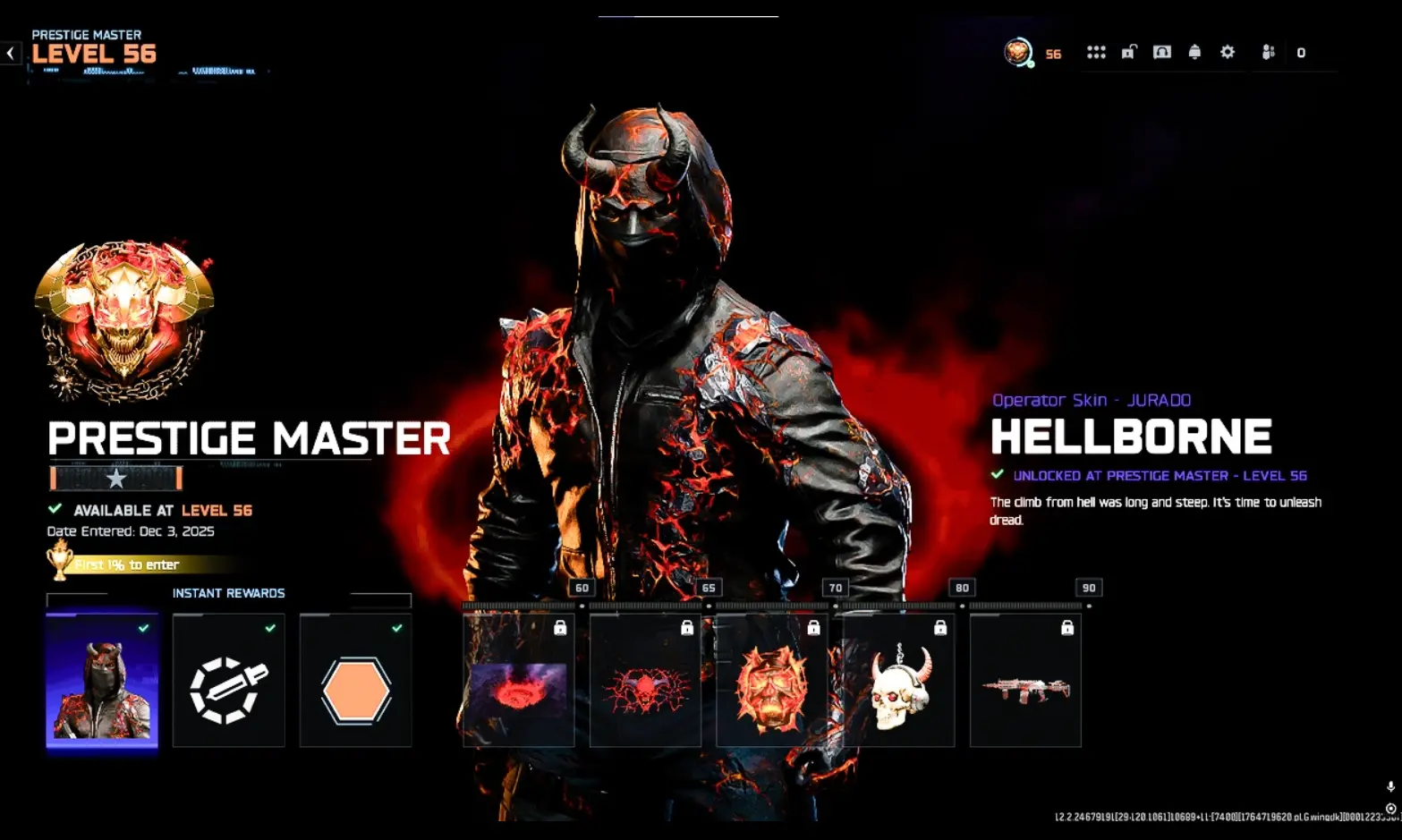View the locked level 60 reward

(x=517, y=681)
